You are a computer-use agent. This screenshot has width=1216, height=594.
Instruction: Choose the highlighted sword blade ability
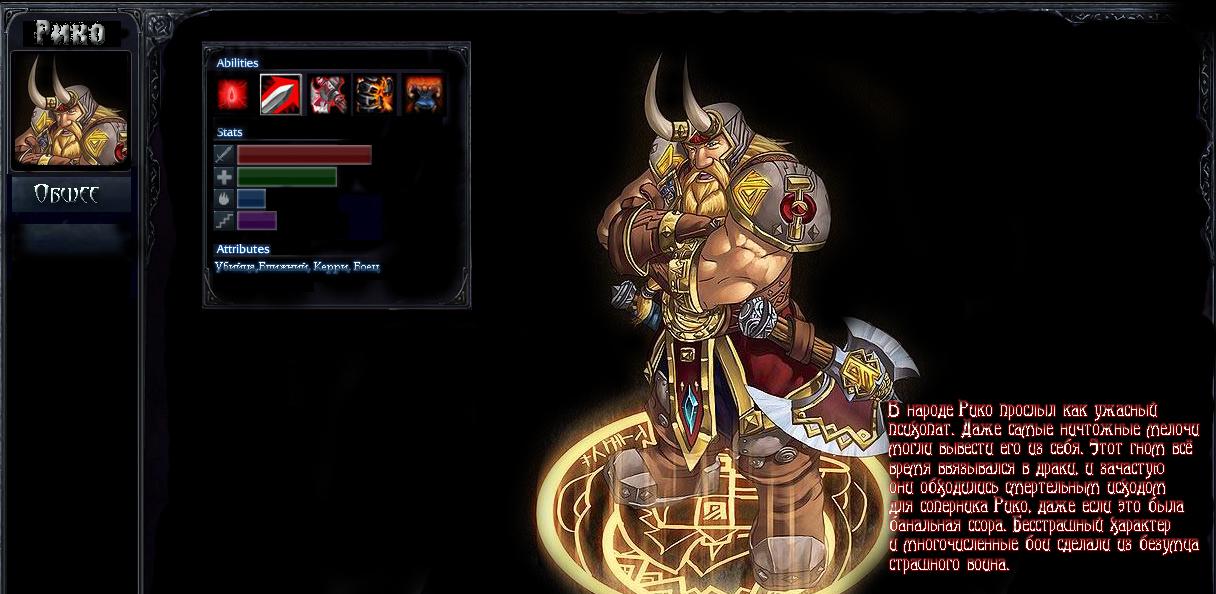click(x=281, y=95)
